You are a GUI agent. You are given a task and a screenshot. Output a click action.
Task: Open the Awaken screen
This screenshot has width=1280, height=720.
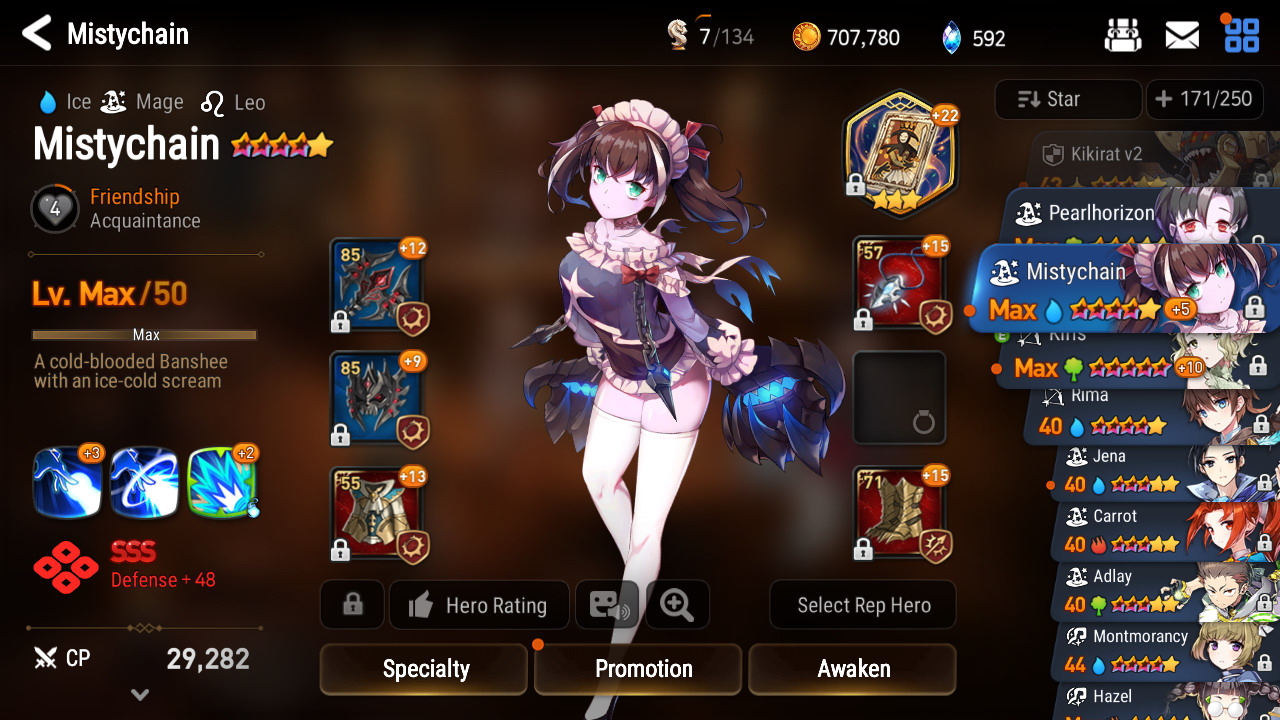point(853,669)
